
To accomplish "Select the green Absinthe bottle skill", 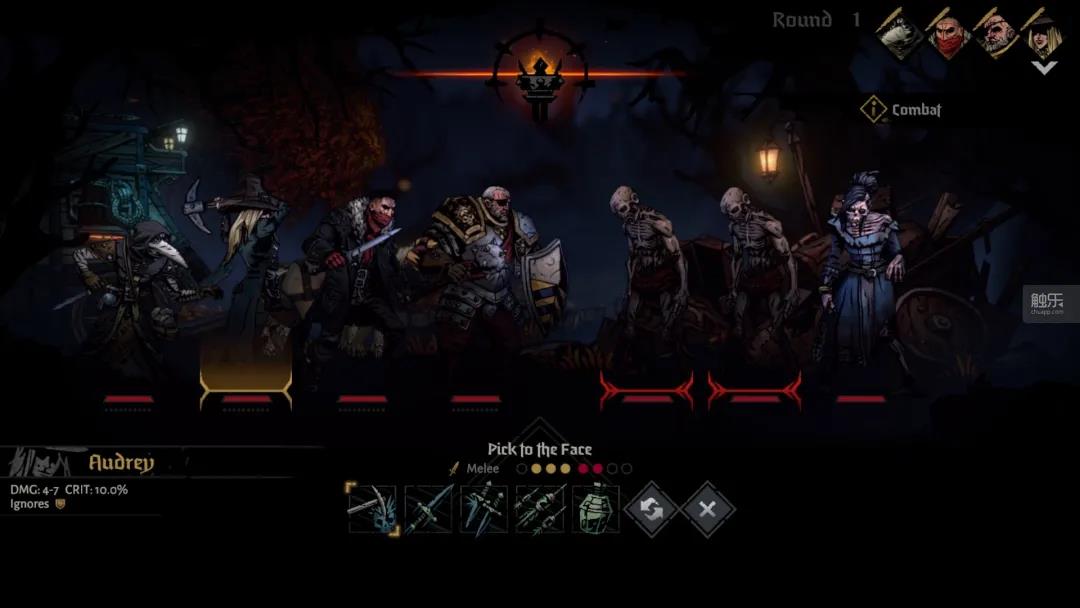I will [596, 509].
